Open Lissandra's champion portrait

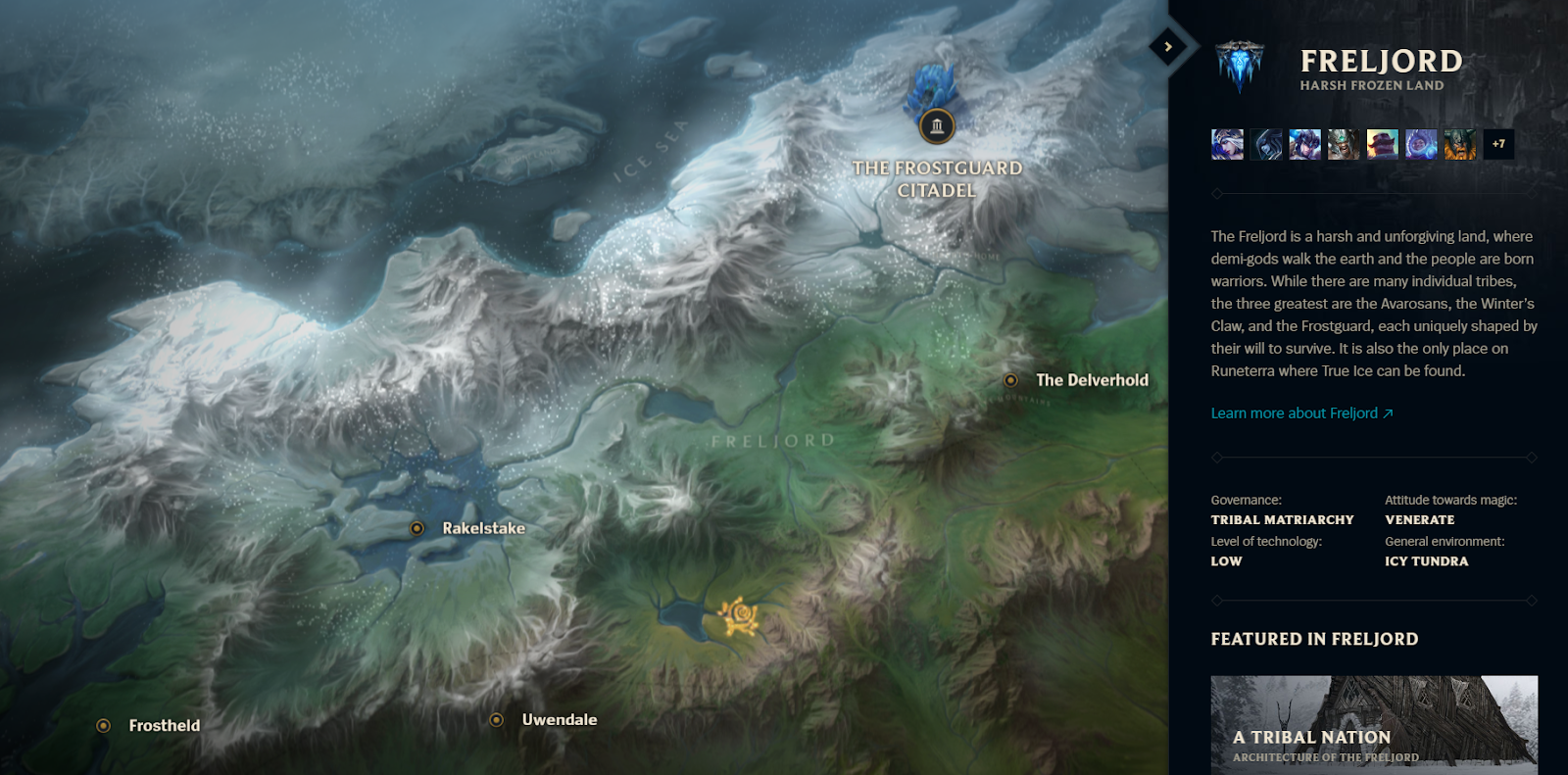point(1264,144)
